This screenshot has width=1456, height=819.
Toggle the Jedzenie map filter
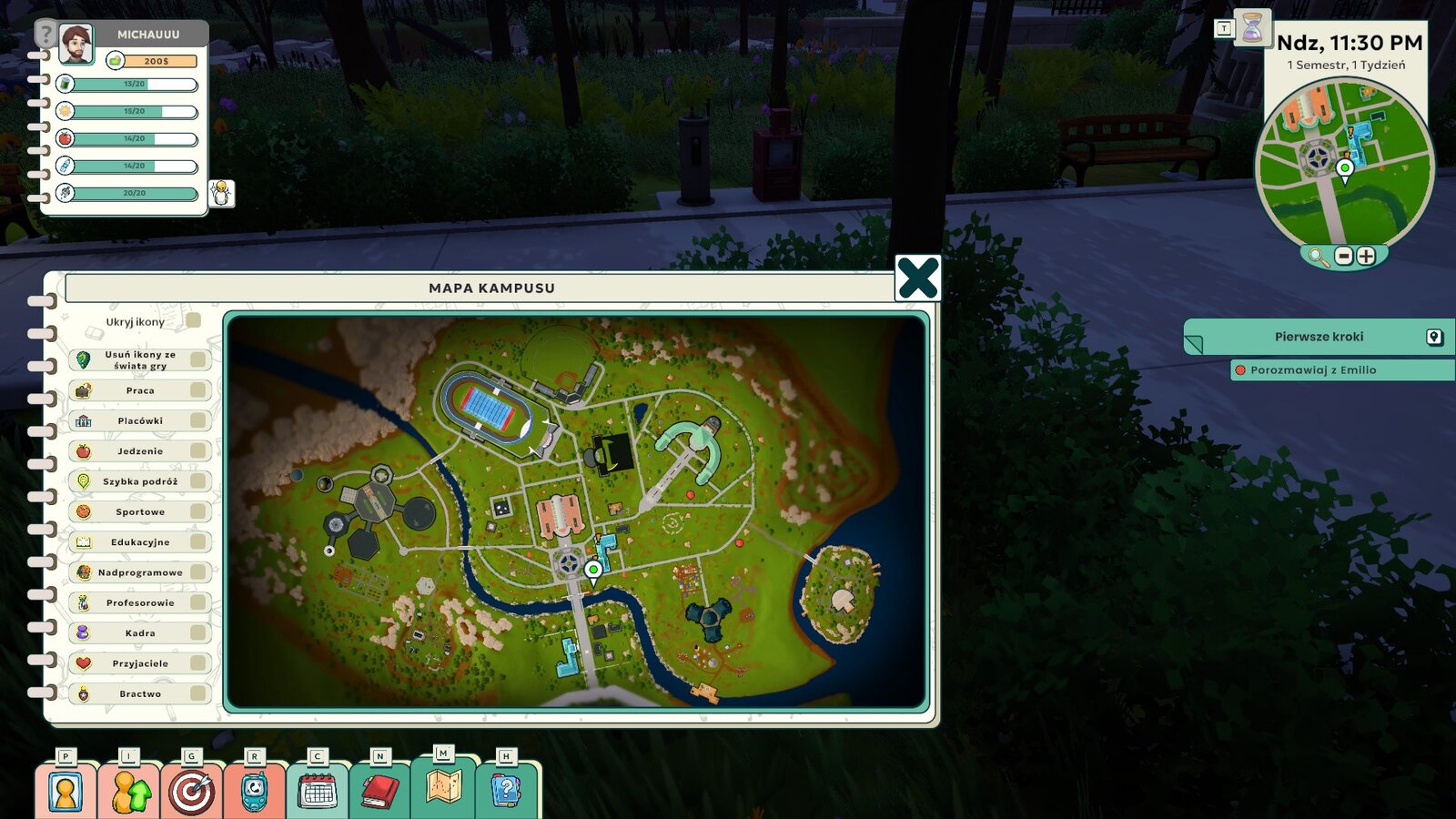197,451
